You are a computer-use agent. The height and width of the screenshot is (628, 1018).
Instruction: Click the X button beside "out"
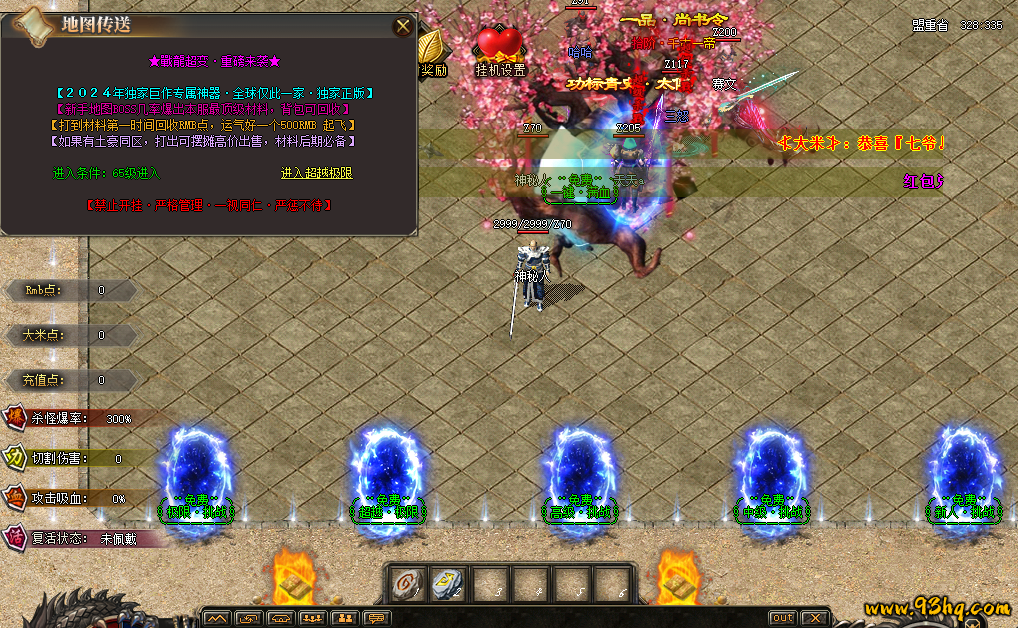tap(815, 618)
